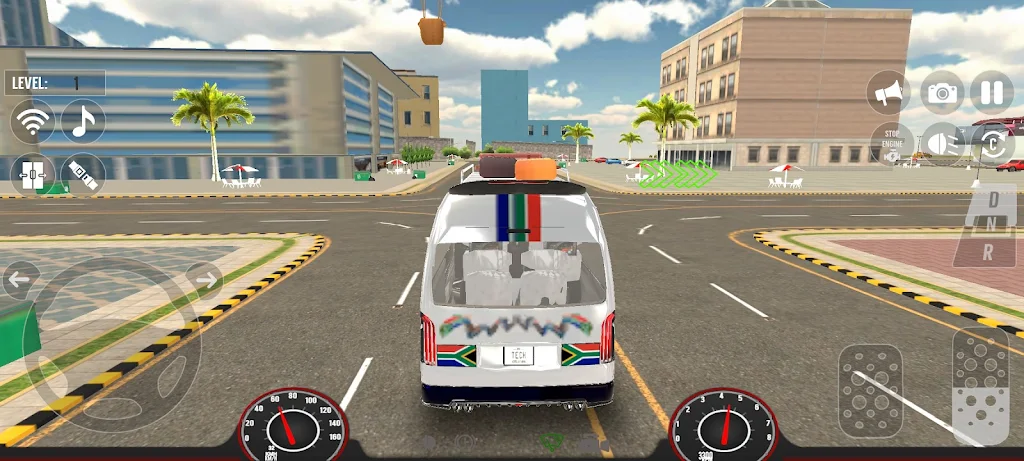
Task: Steer left with the left arrow
Action: point(20,280)
